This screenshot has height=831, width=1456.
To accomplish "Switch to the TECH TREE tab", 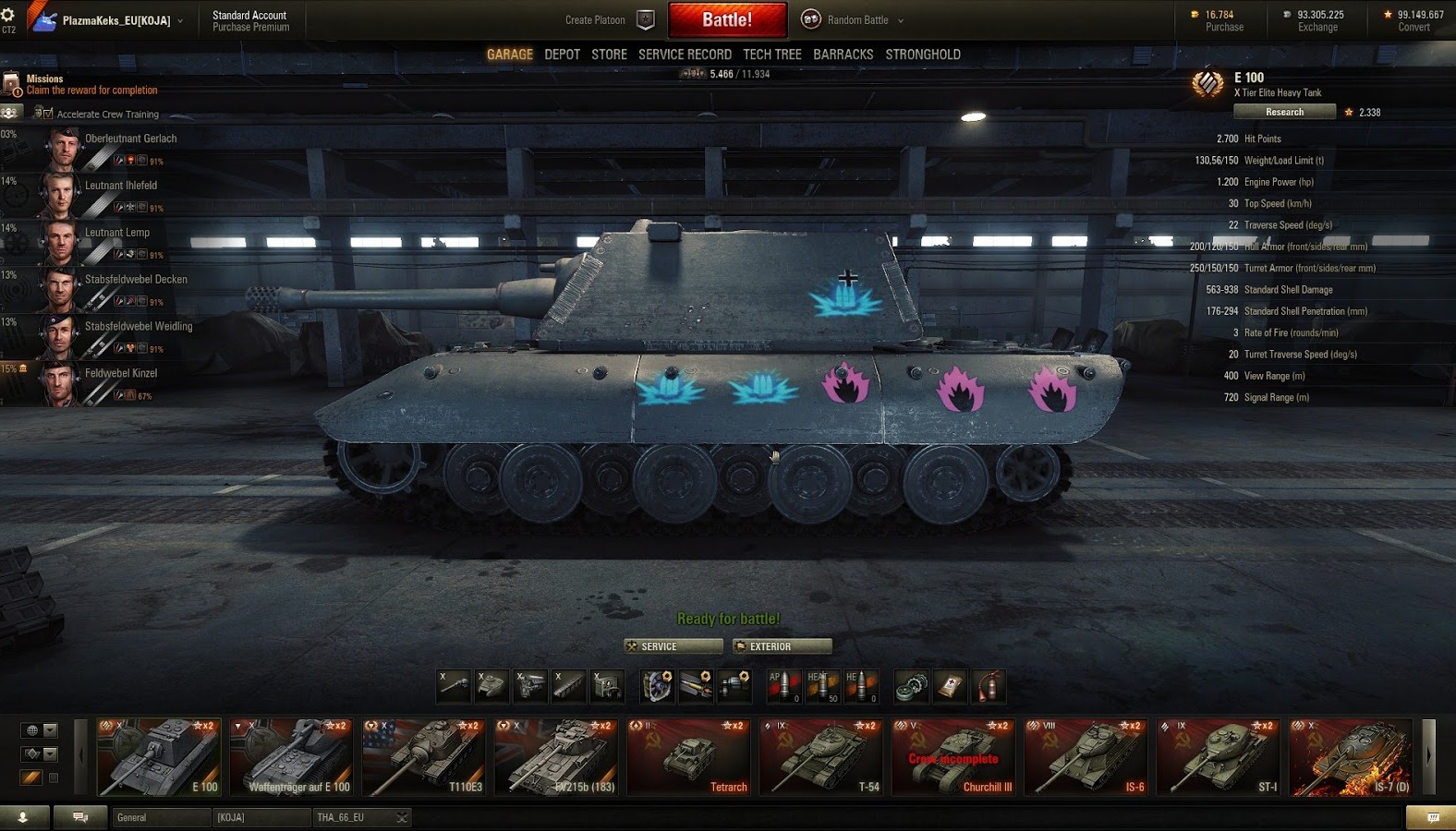I will [x=772, y=54].
